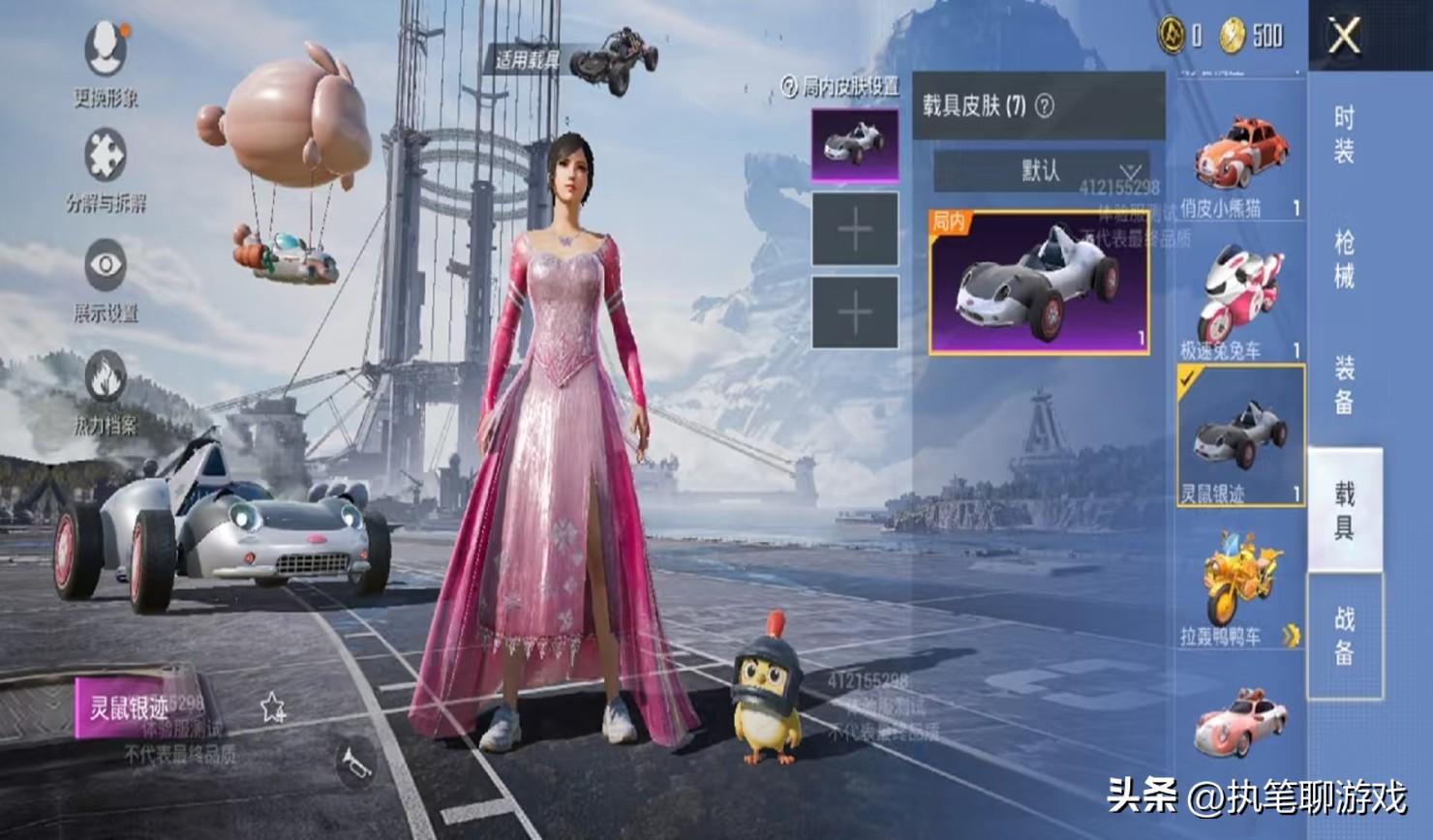Image resolution: width=1433 pixels, height=840 pixels.
Task: Open the 枪械 firearms tab
Action: pos(1344,259)
